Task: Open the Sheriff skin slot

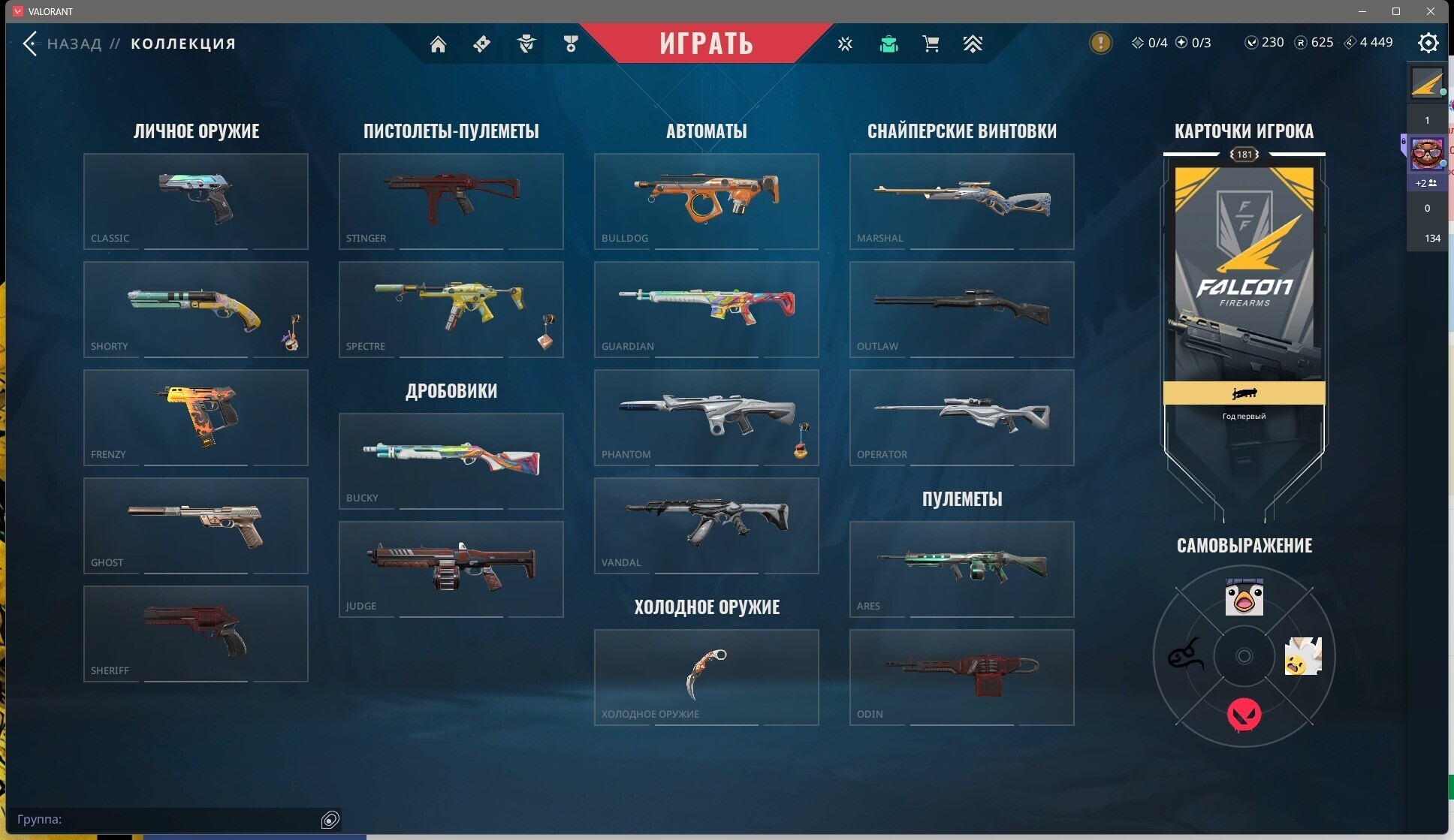Action: 196,634
